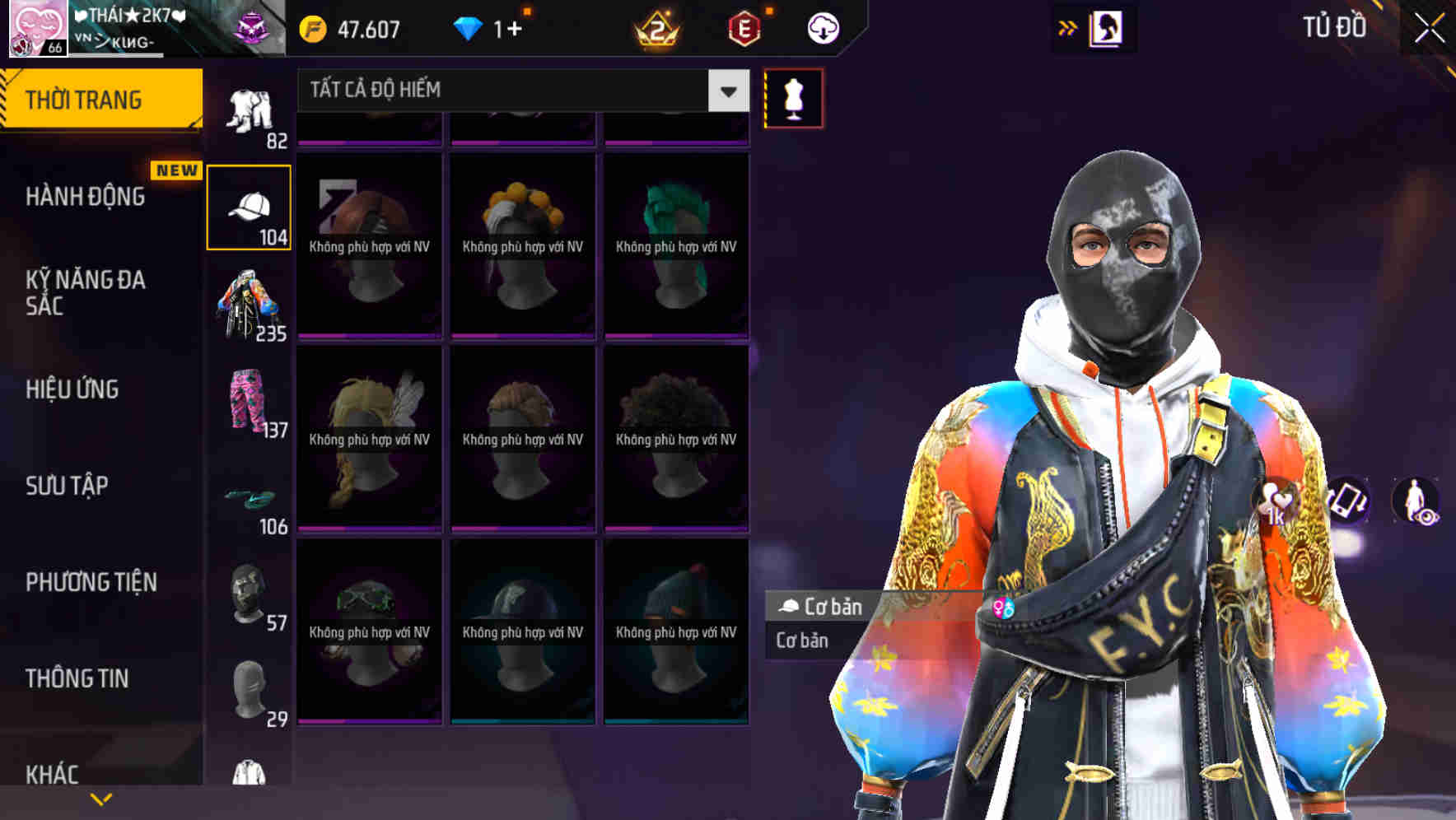Select the mask category icon showing 57 items
The height and width of the screenshot is (820, 1456).
(250, 597)
